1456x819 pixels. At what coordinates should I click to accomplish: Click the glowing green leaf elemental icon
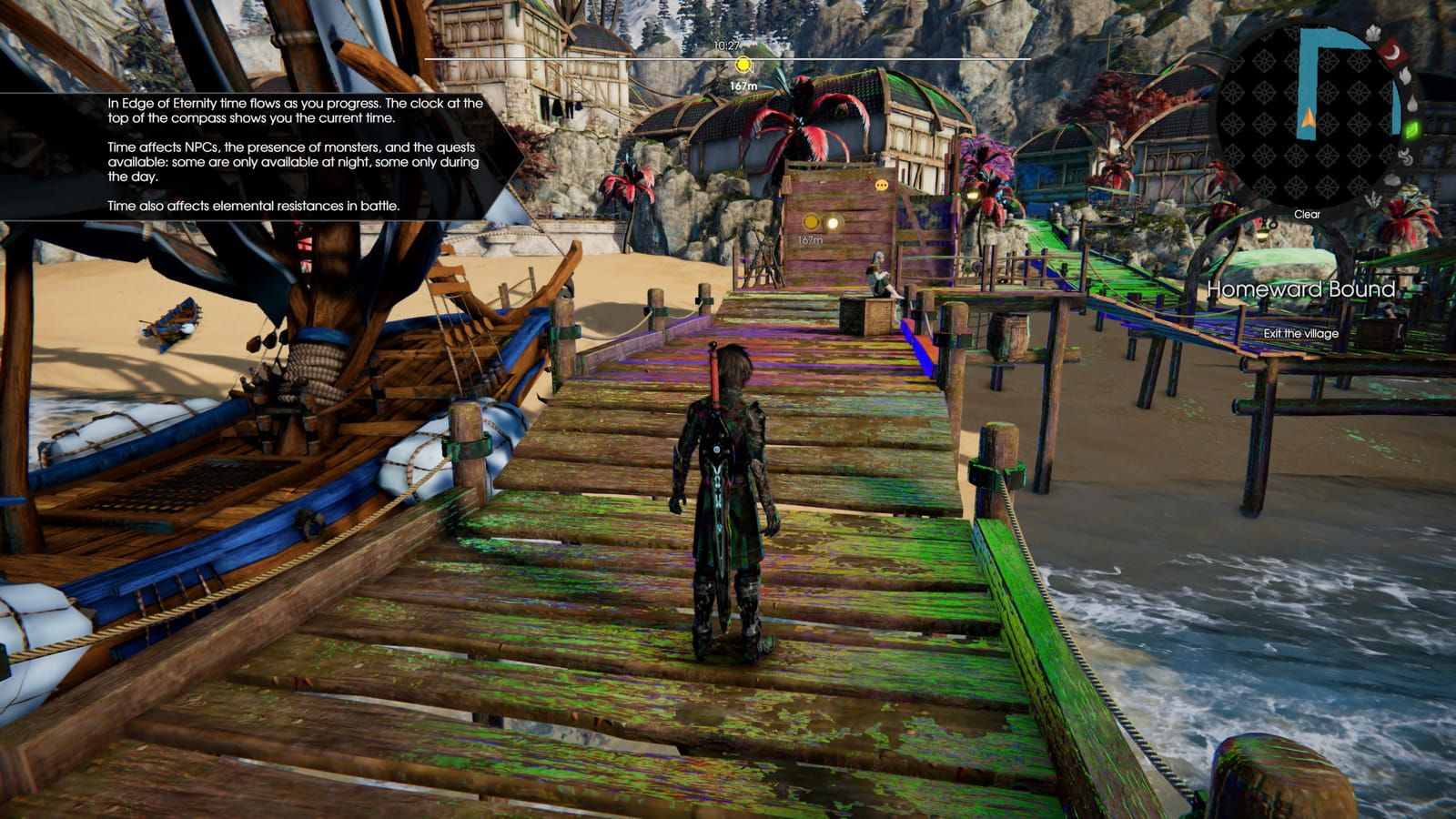click(x=1411, y=129)
